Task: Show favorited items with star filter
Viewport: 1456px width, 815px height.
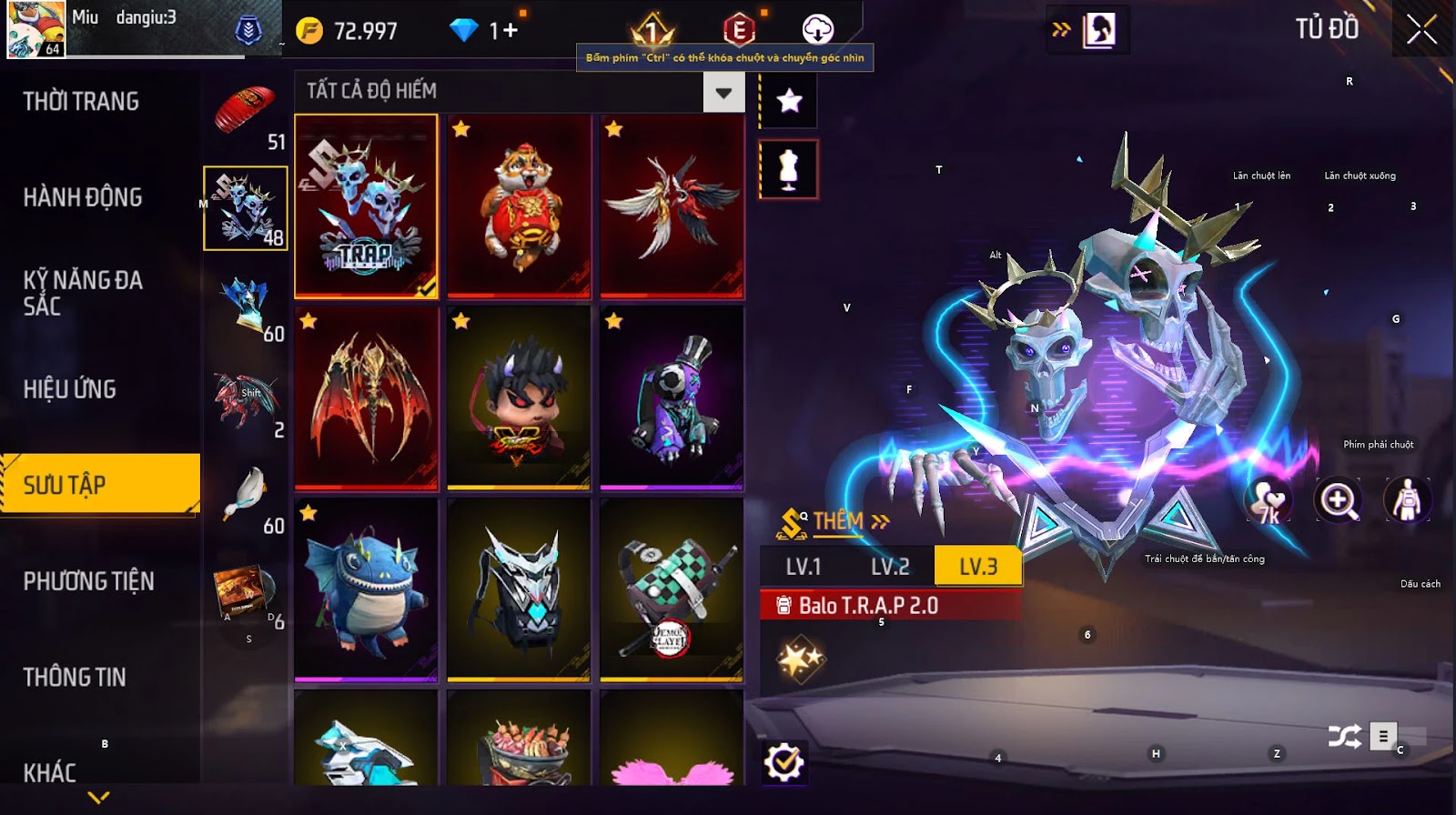Action: (x=789, y=100)
